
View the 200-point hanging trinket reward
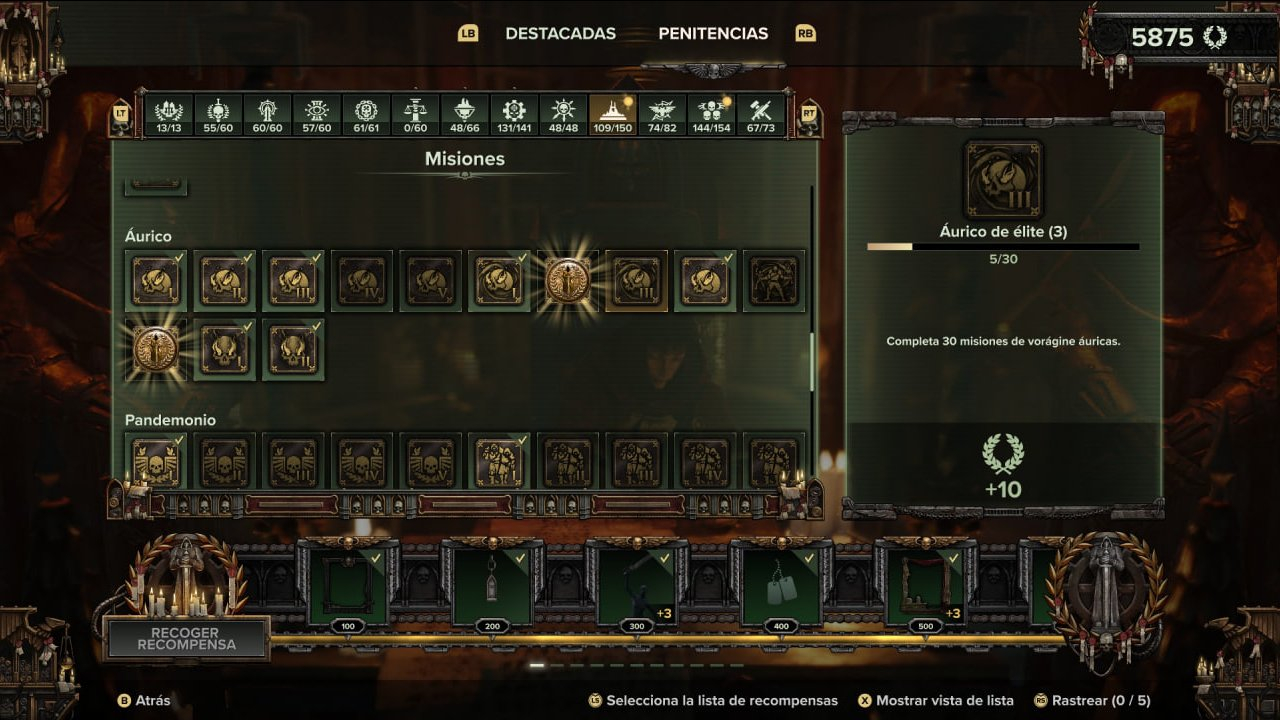(x=492, y=585)
